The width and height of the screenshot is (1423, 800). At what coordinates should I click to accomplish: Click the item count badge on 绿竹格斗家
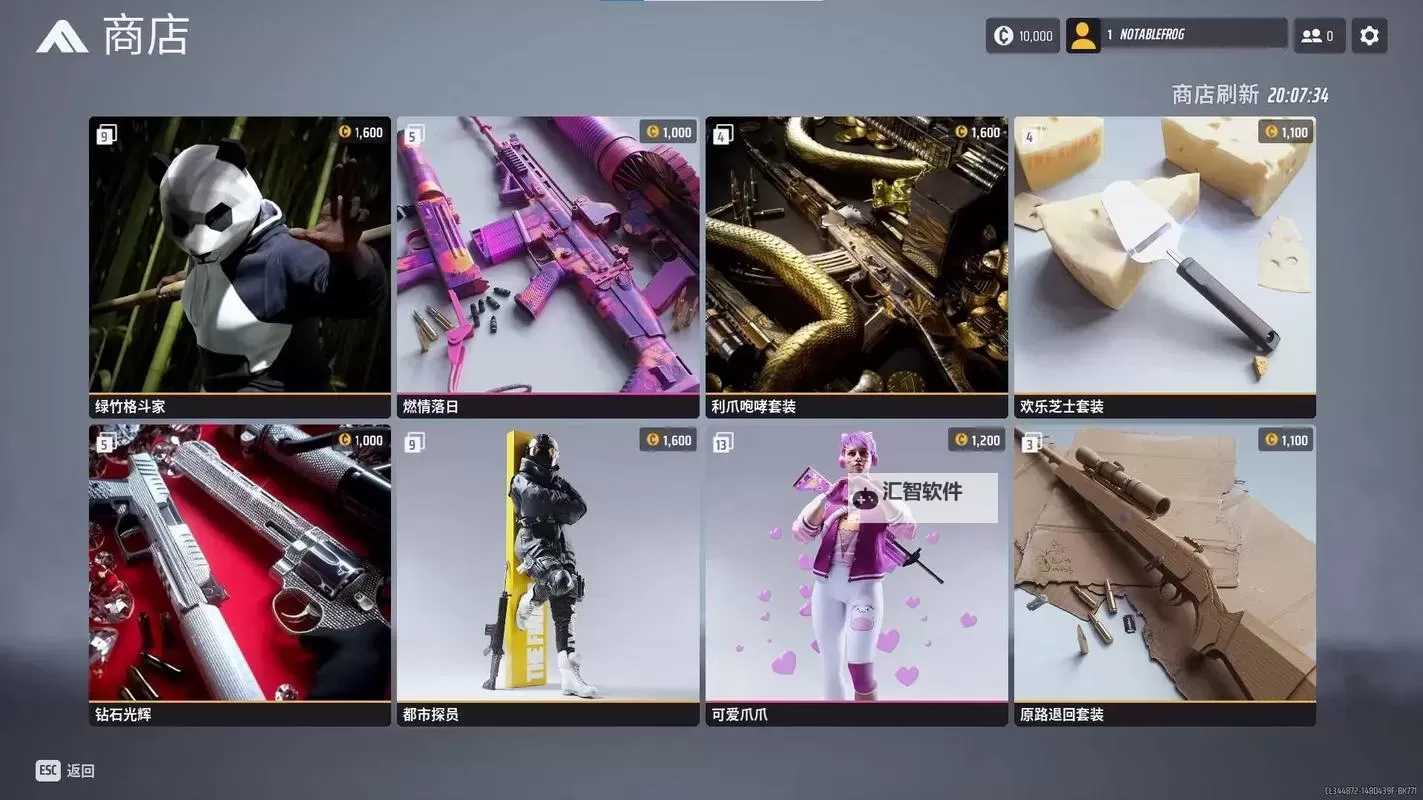104,132
